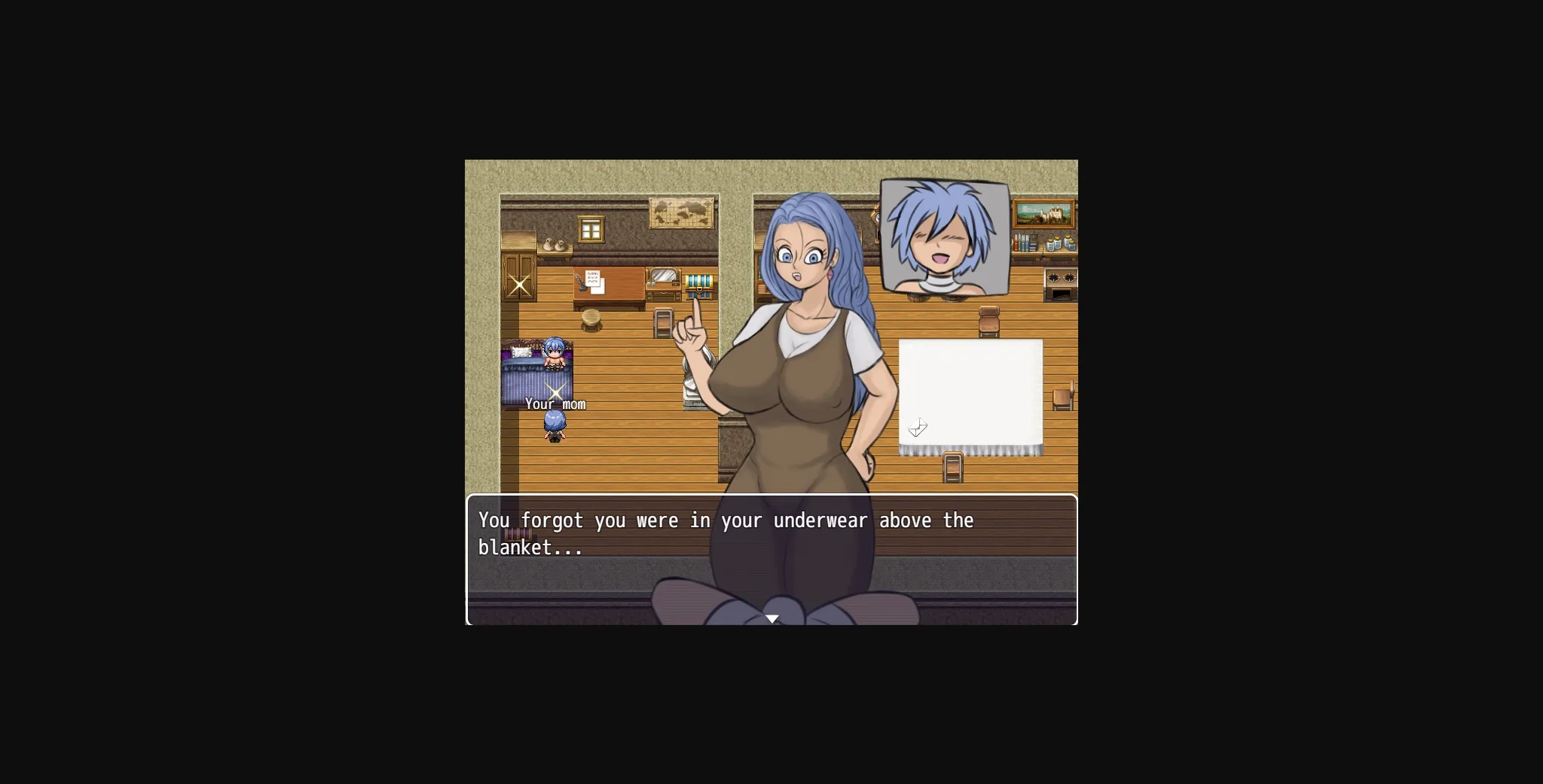Viewport: 1543px width, 784px height.
Task: Advance dialogue via the down arrow indicator
Action: point(774,618)
